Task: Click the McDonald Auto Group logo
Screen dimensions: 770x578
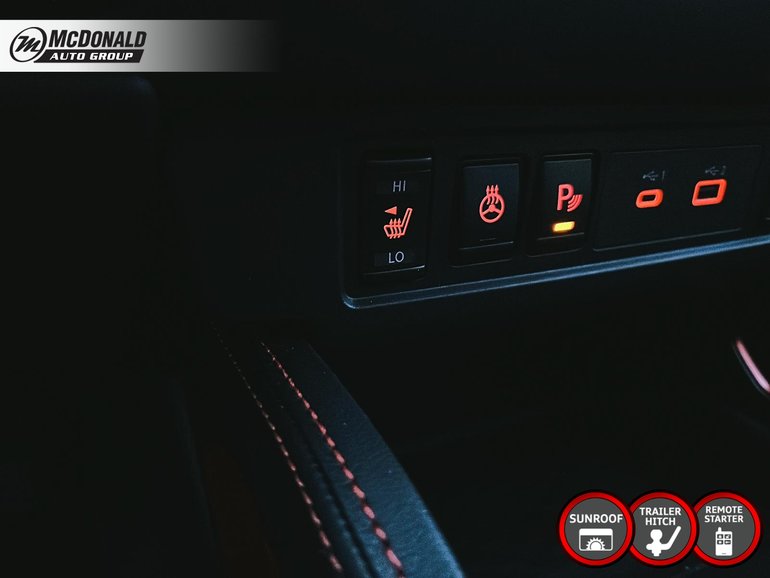Action: pyautogui.click(x=78, y=45)
